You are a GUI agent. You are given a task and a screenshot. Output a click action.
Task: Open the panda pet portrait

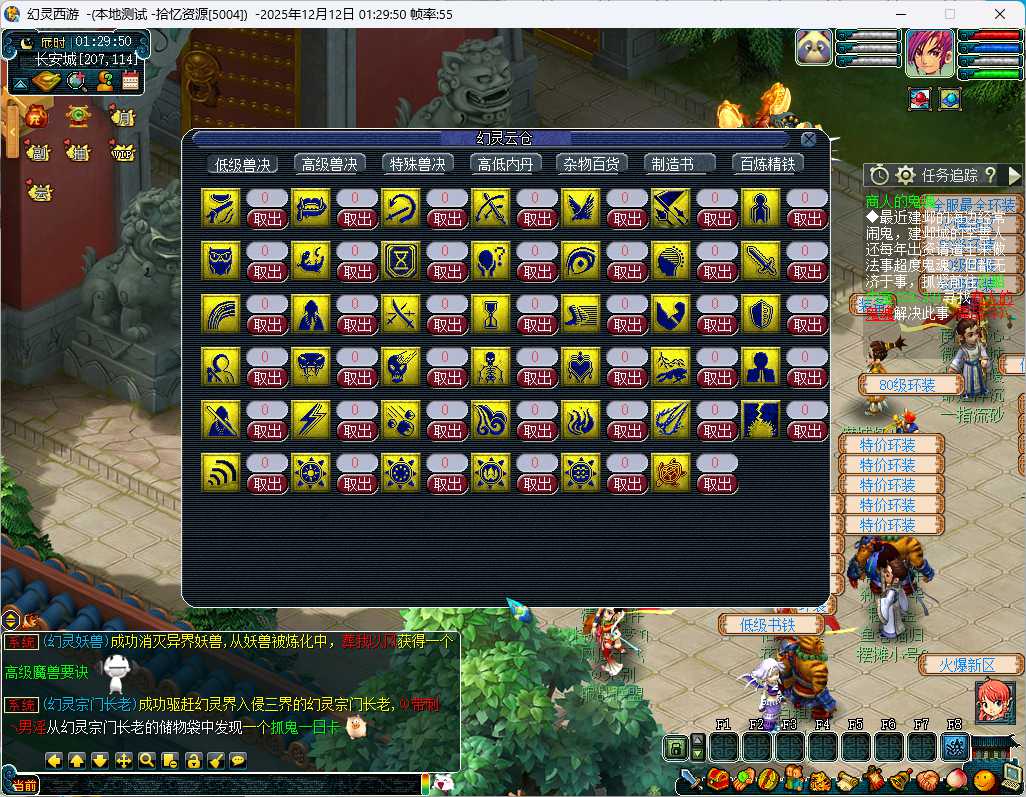pos(815,48)
